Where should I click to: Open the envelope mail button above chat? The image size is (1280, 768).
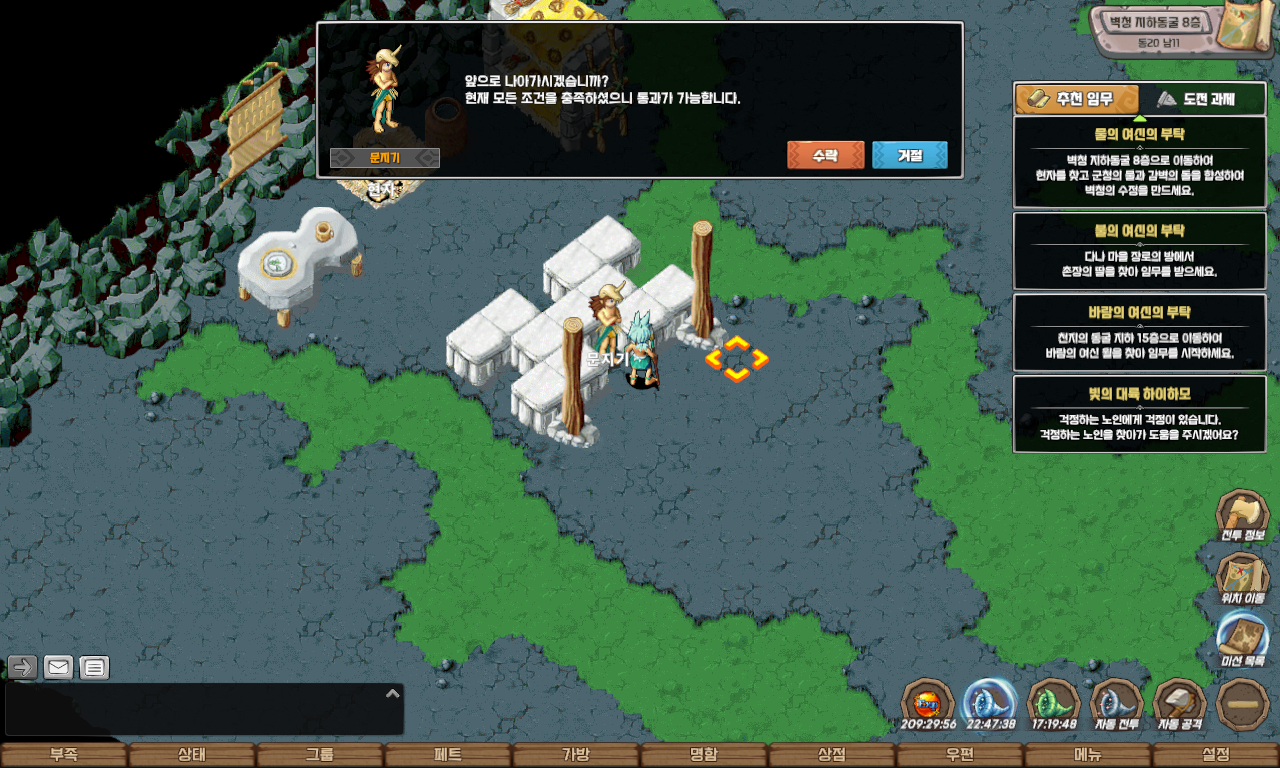click(59, 667)
